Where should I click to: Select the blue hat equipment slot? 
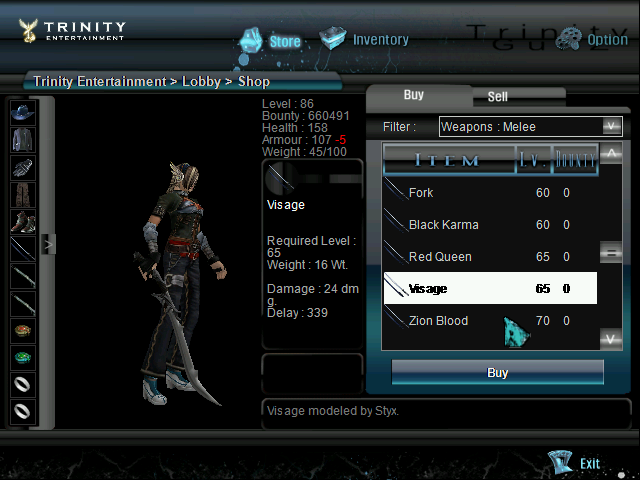[x=23, y=112]
